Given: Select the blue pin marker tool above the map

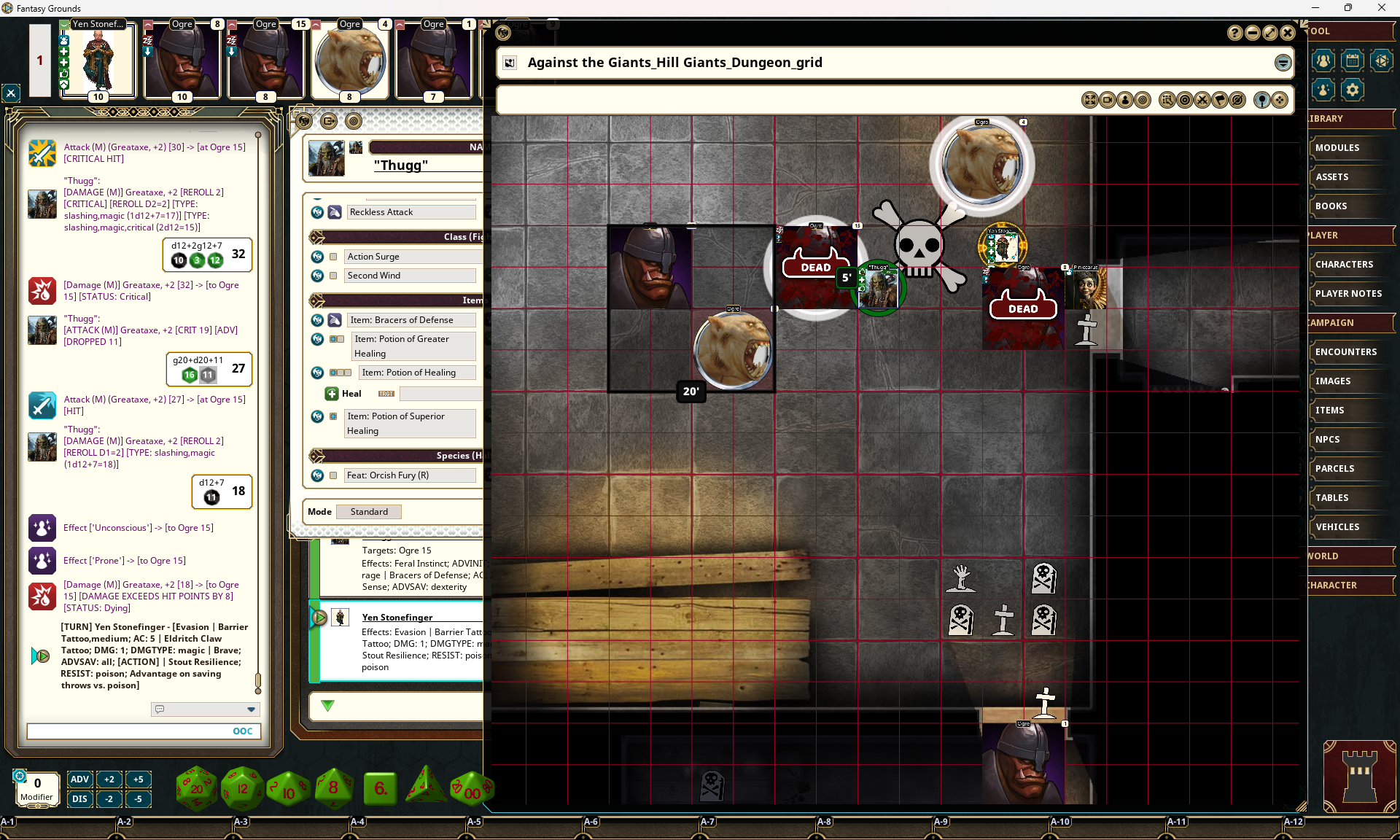Looking at the screenshot, I should pyautogui.click(x=1262, y=100).
